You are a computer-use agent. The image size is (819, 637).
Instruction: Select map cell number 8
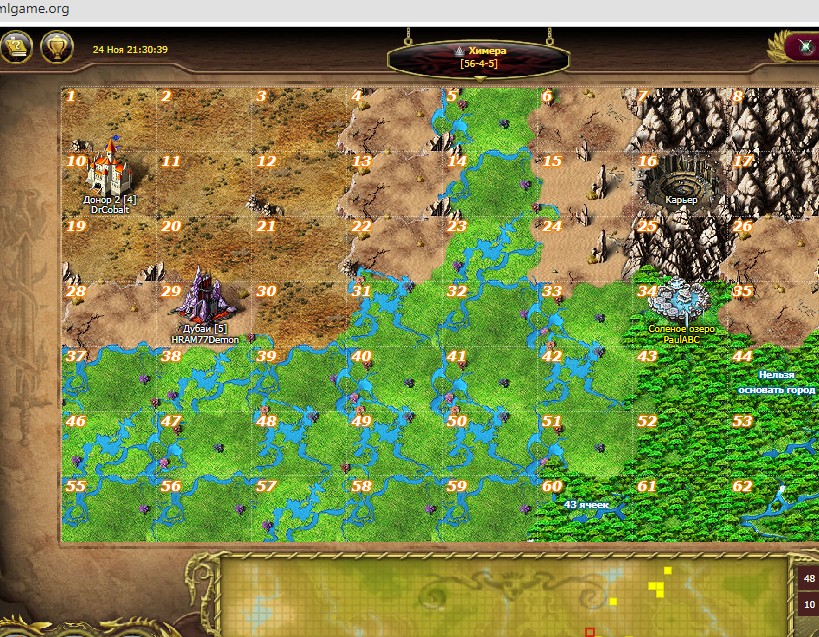coord(775,120)
